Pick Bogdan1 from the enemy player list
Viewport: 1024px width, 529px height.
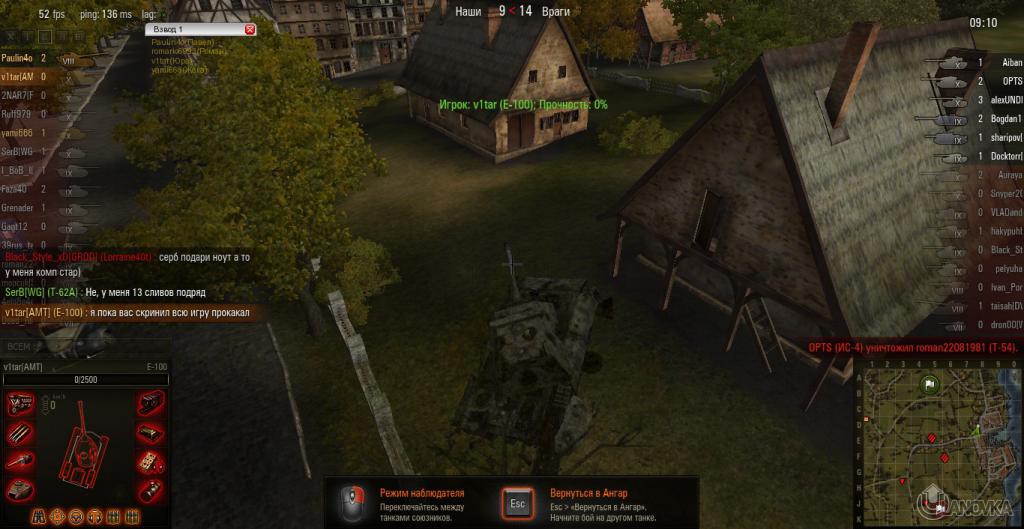[x=1005, y=119]
